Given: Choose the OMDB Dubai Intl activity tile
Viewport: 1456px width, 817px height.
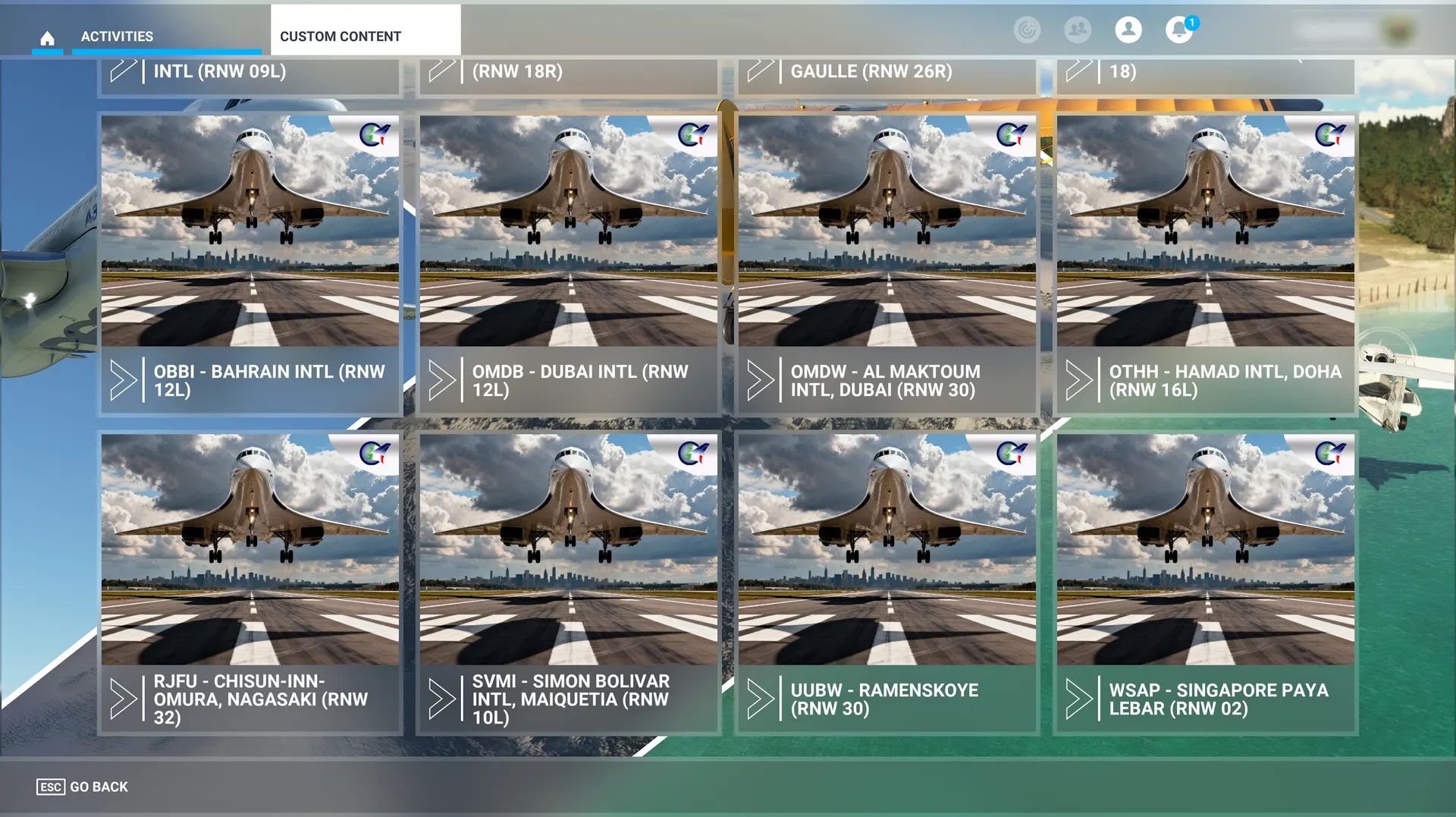Looking at the screenshot, I should pyautogui.click(x=569, y=264).
